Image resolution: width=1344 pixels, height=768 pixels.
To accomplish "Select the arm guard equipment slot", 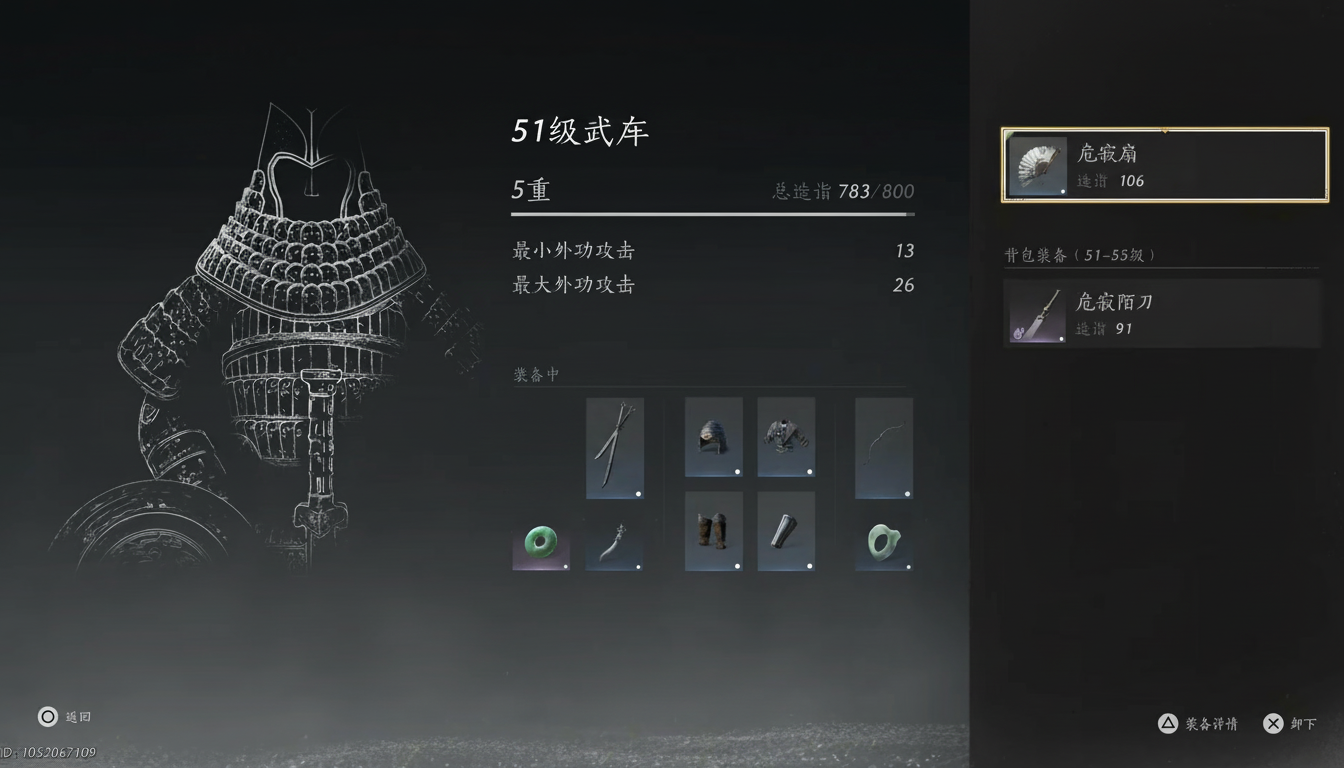I will pyautogui.click(x=785, y=531).
